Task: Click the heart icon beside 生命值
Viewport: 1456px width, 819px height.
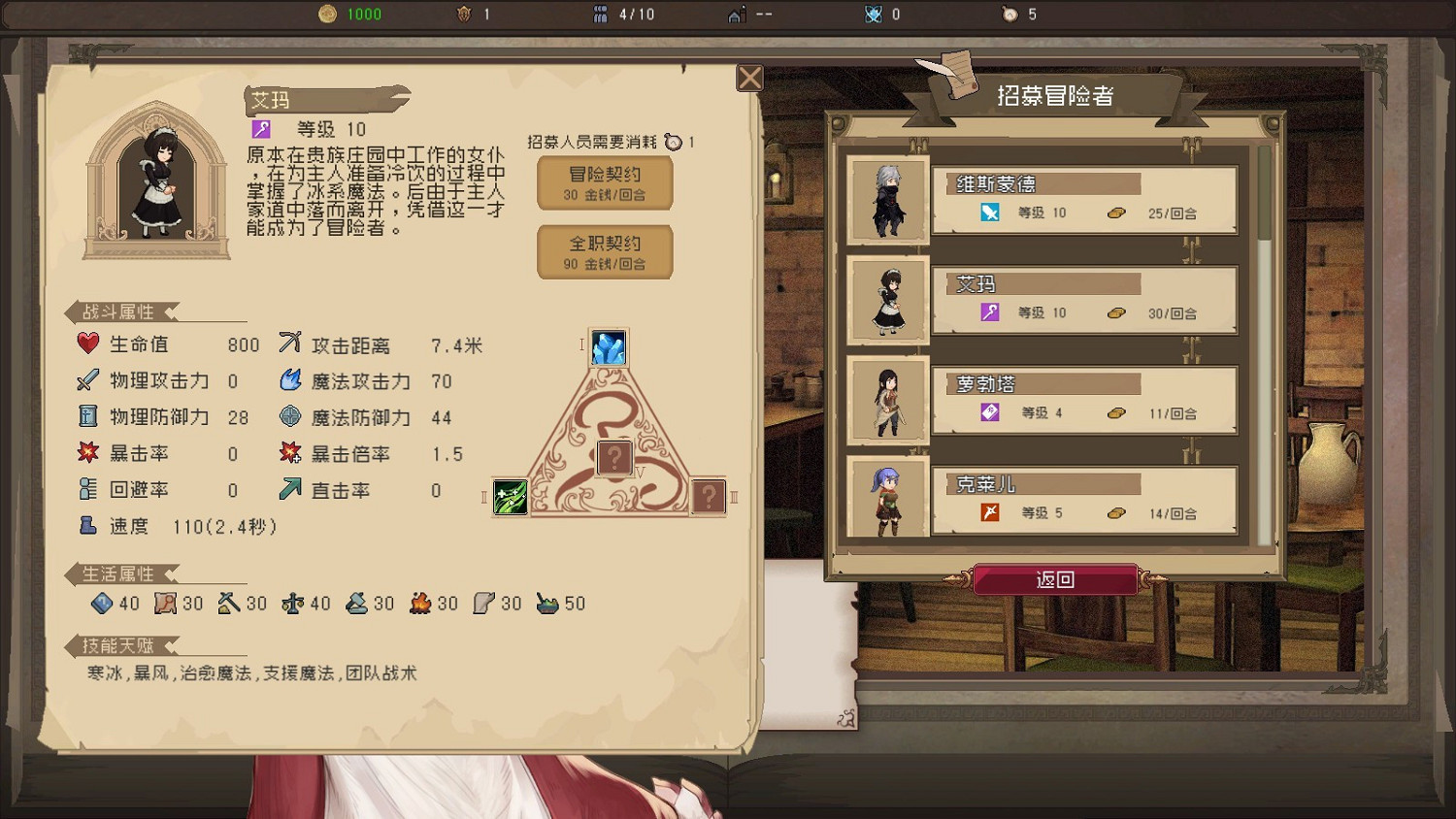Action: 87,344
